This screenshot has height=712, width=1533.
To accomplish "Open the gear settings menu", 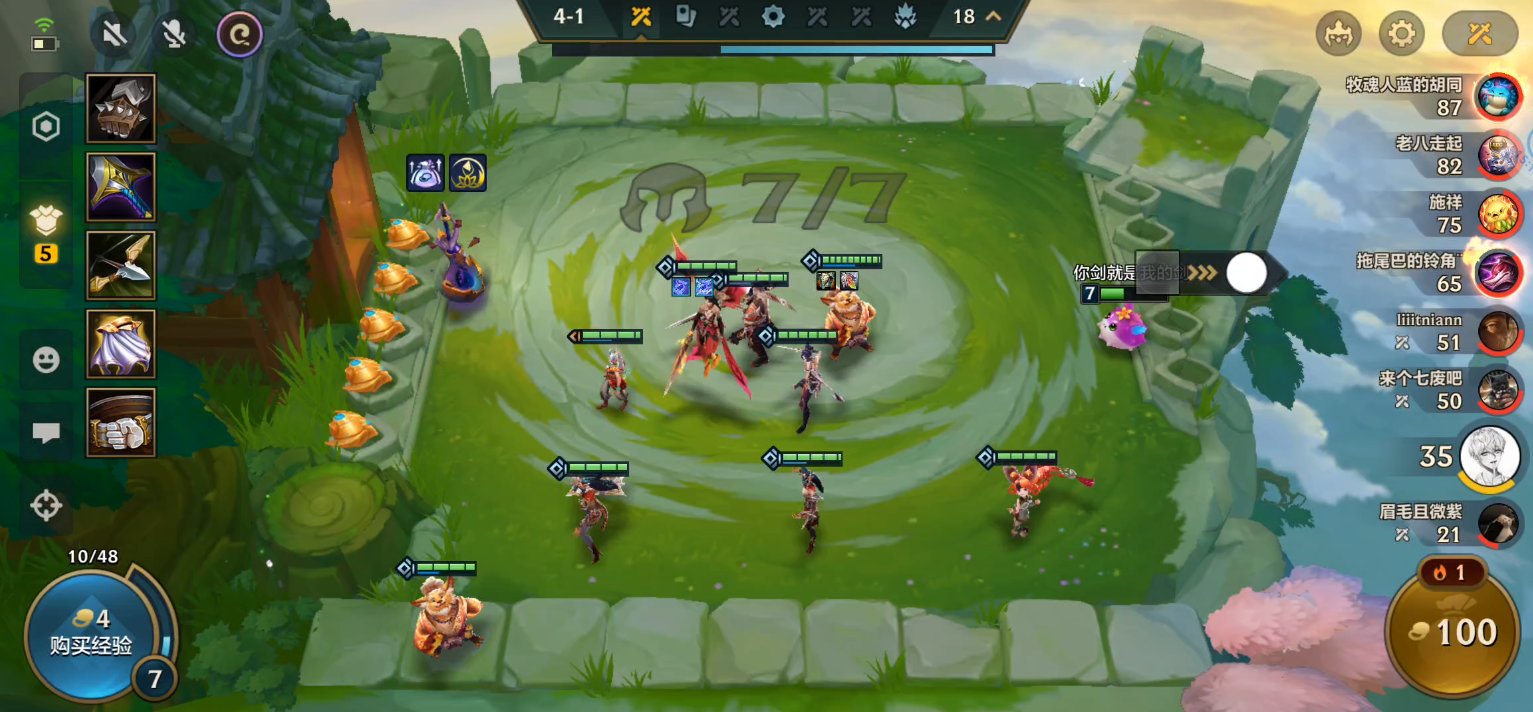I will click(1401, 35).
